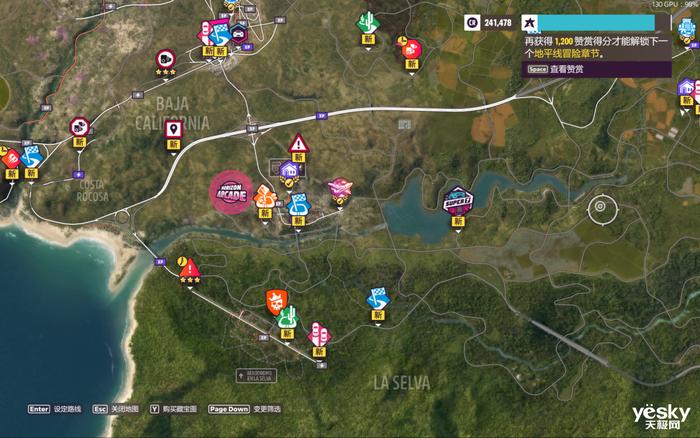Select the location pin marker under Baja California

tap(173, 129)
